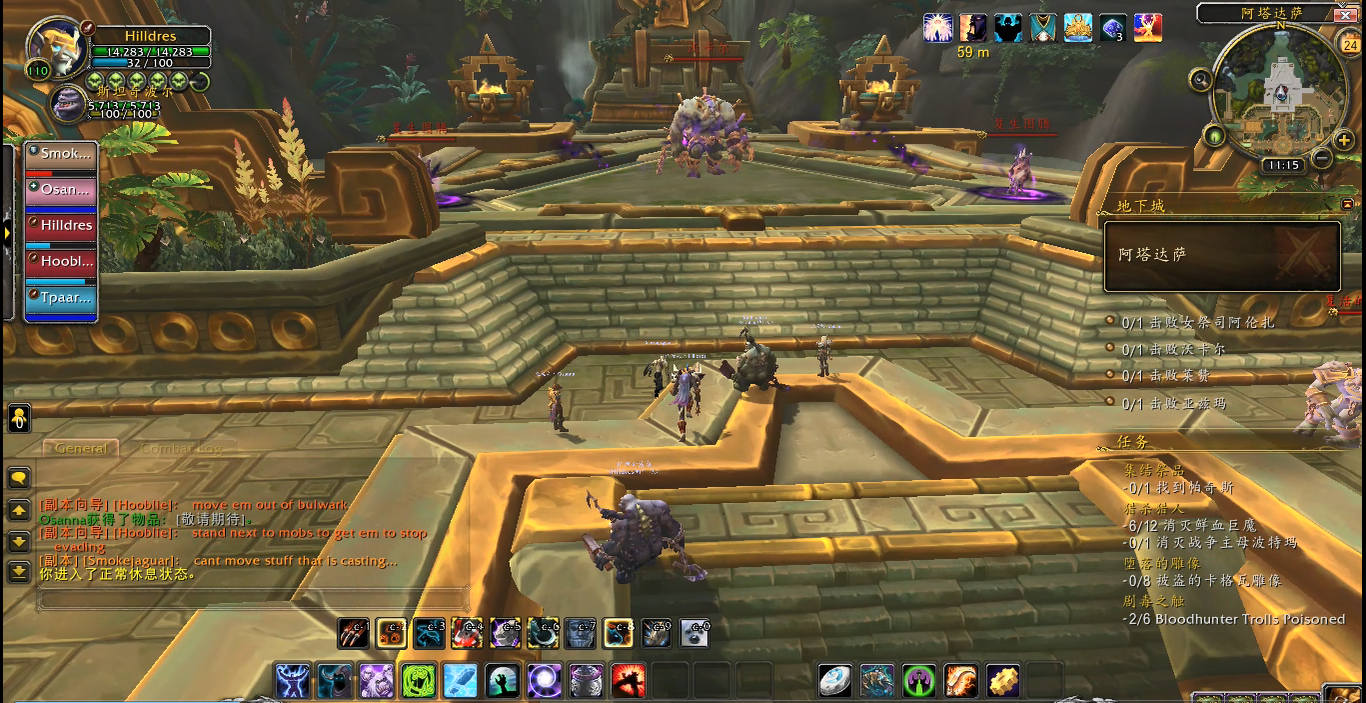Click the minimap zoom-in plus button
Screen dimensions: 1366x703
point(1344,140)
